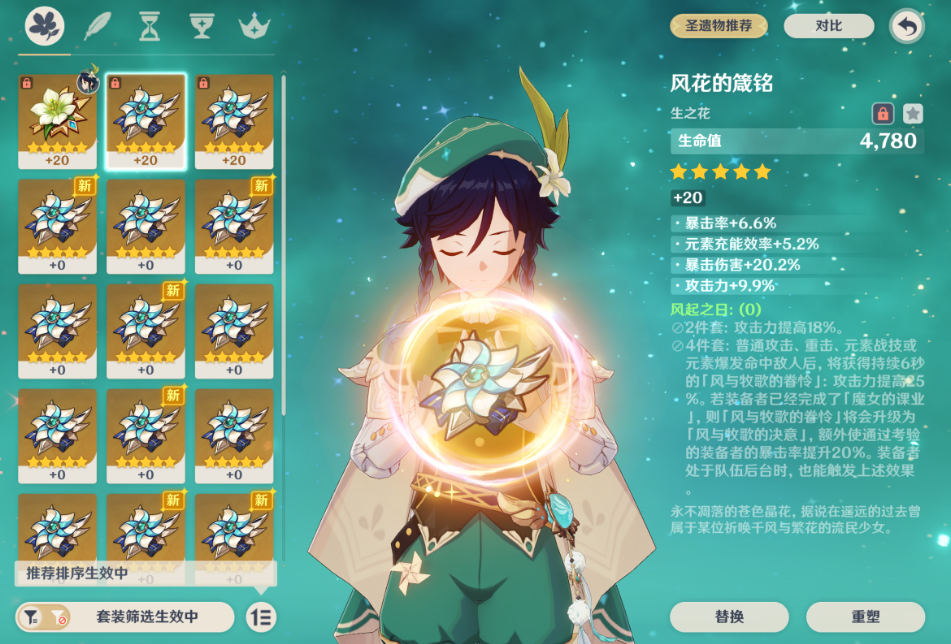Open the 套装筛选生效中 set filter
Viewport: 951px width, 644px height.
[x=125, y=617]
